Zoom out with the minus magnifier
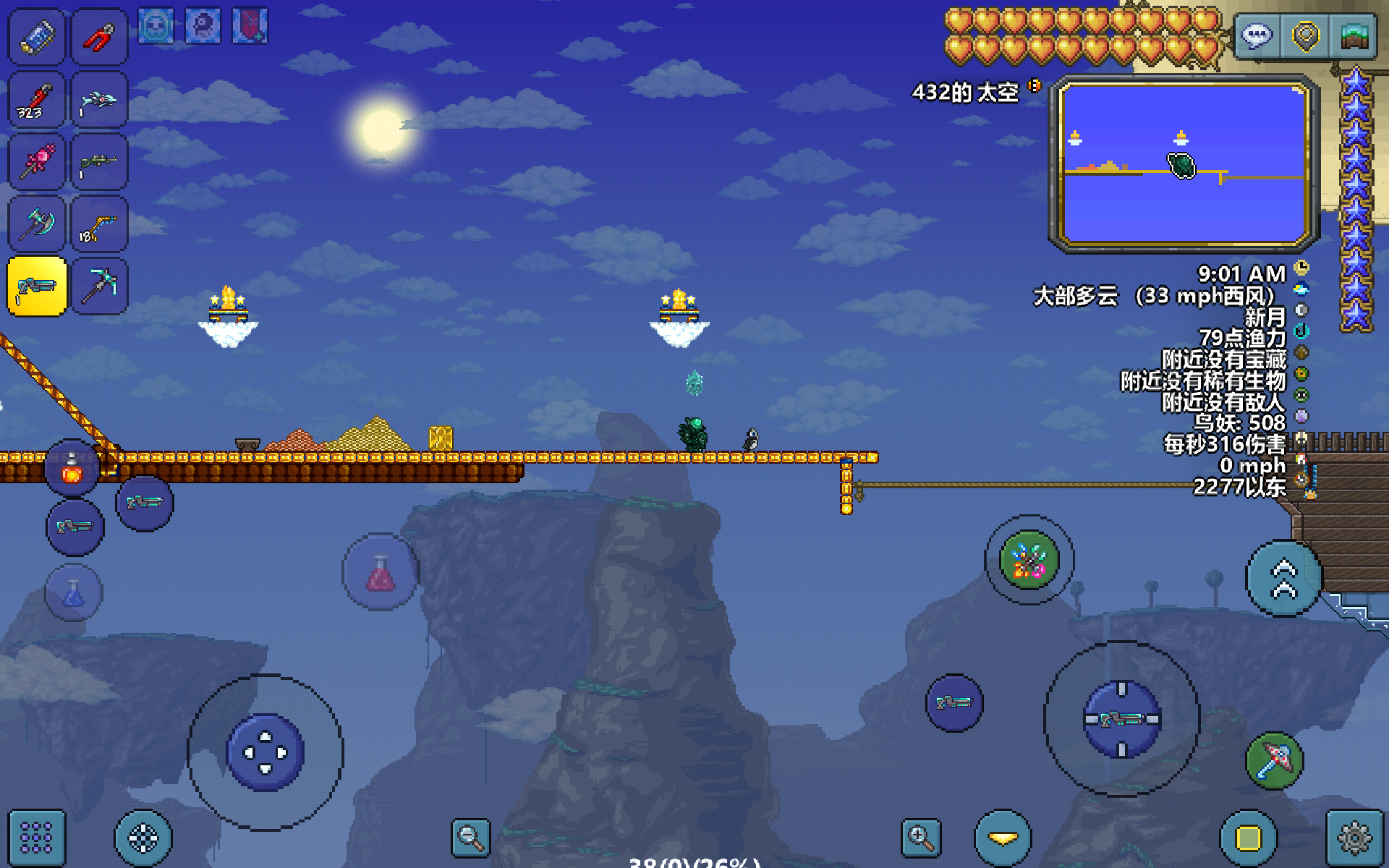1389x868 pixels. (470, 838)
